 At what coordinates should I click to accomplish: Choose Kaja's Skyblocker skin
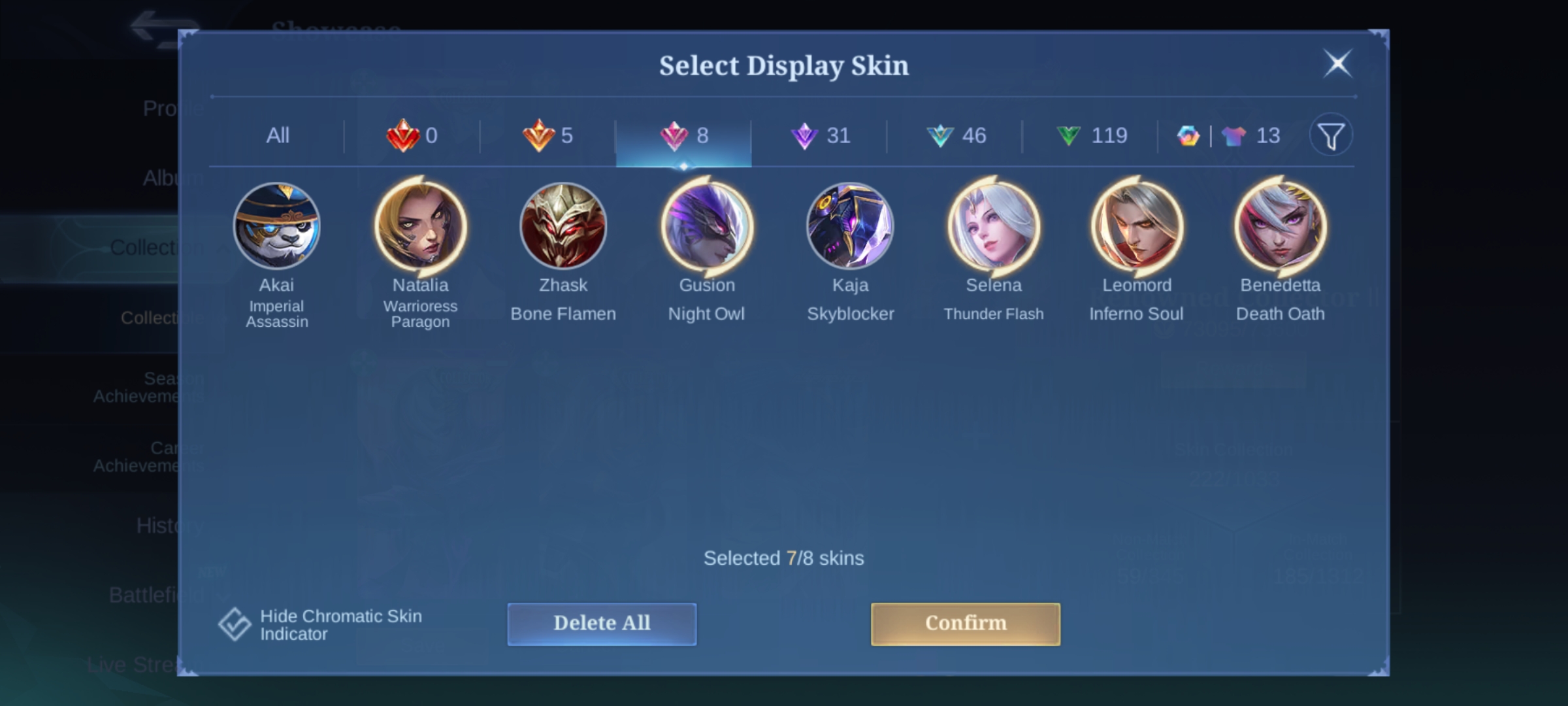point(850,226)
